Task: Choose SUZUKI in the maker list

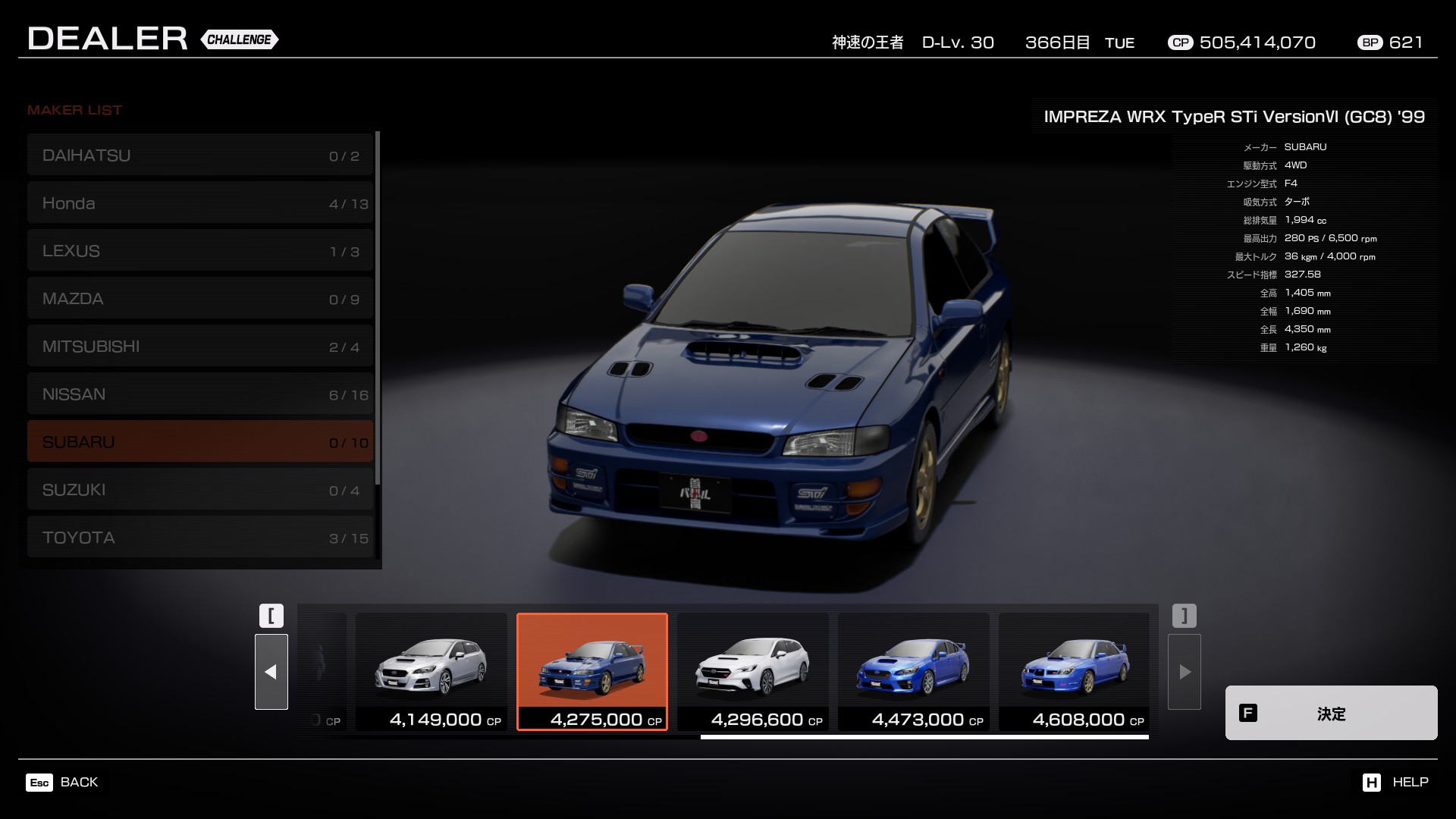Action: (x=200, y=490)
